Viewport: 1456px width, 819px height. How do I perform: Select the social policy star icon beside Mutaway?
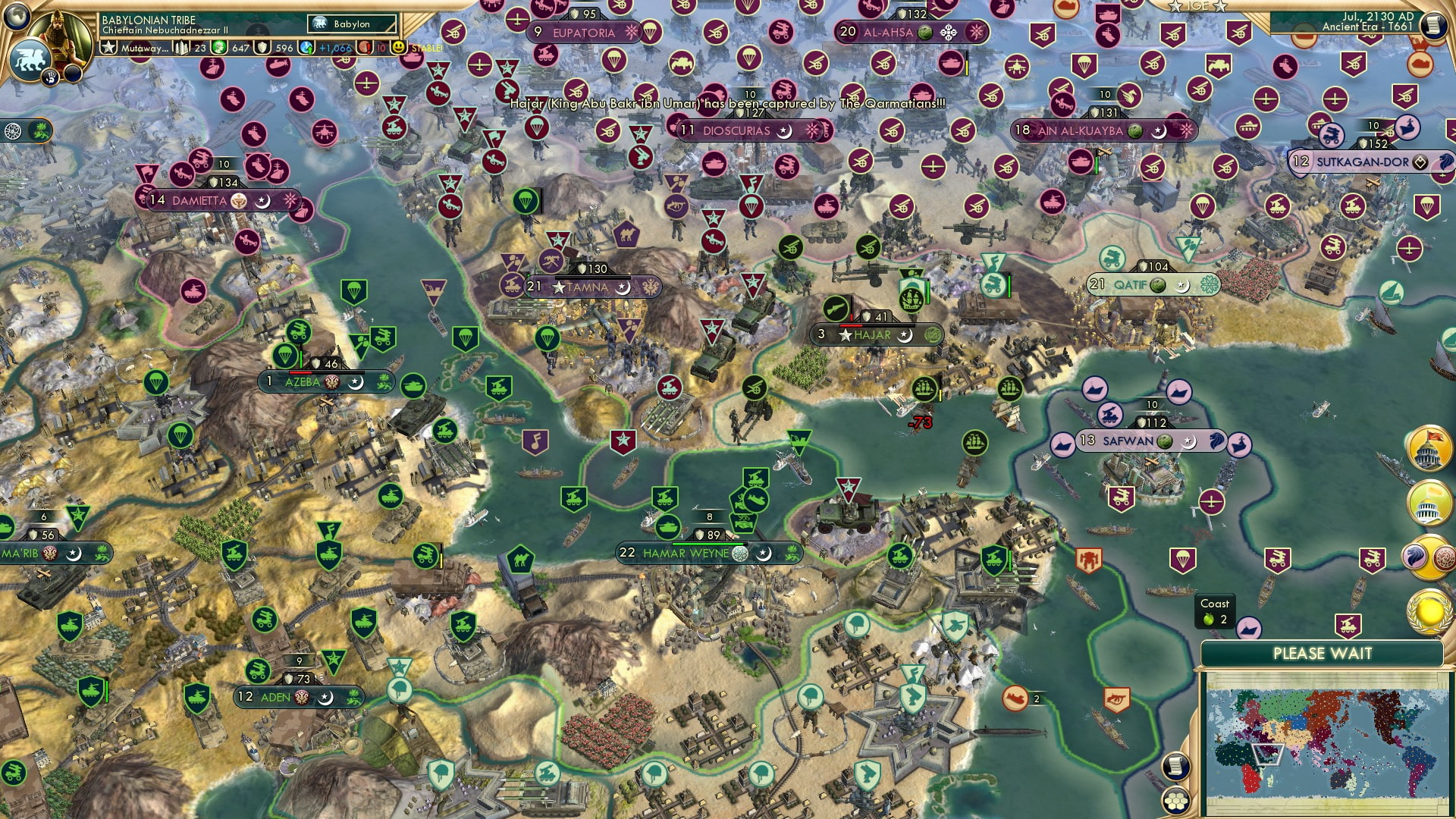108,47
